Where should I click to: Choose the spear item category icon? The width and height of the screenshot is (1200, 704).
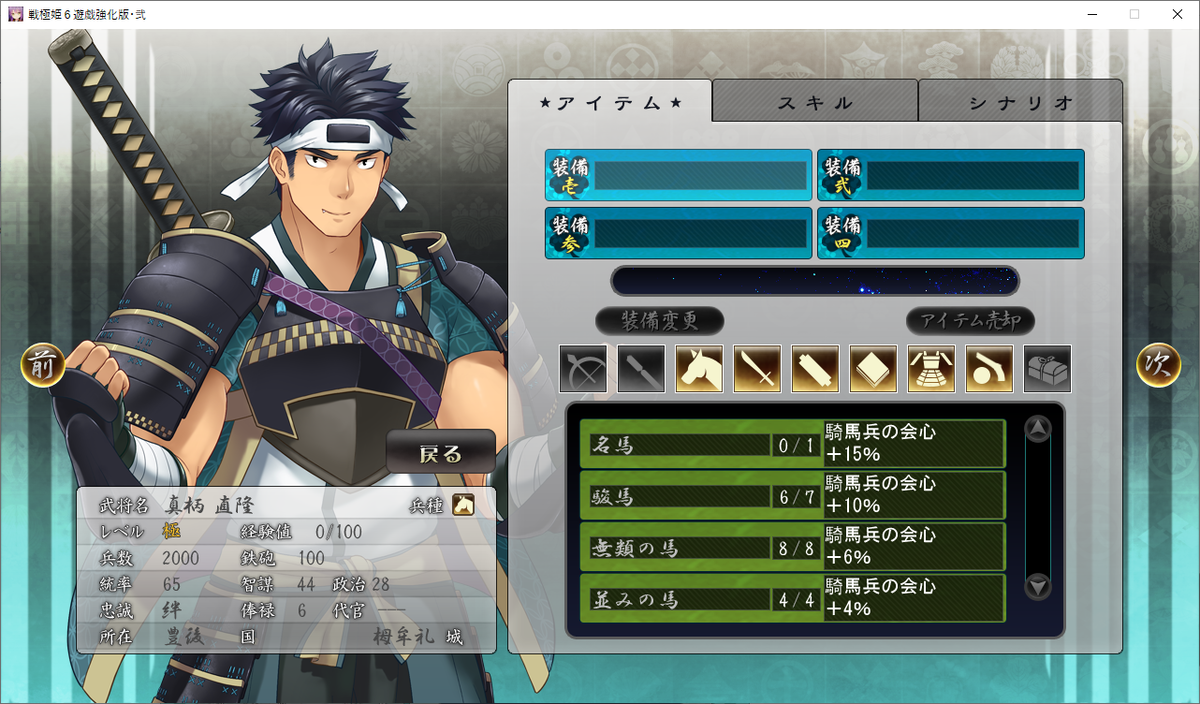(641, 369)
